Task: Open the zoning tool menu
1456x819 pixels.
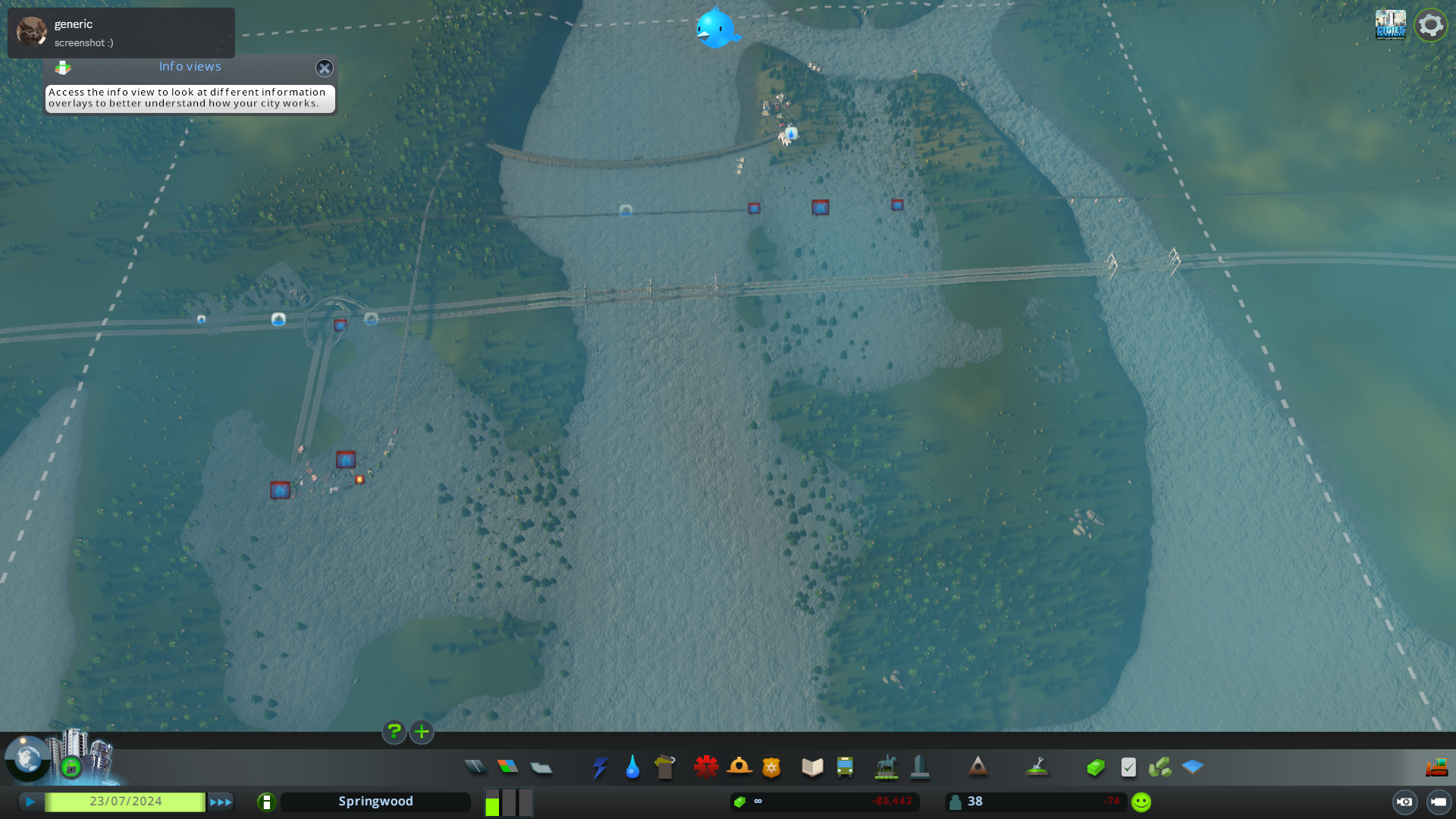Action: click(508, 767)
